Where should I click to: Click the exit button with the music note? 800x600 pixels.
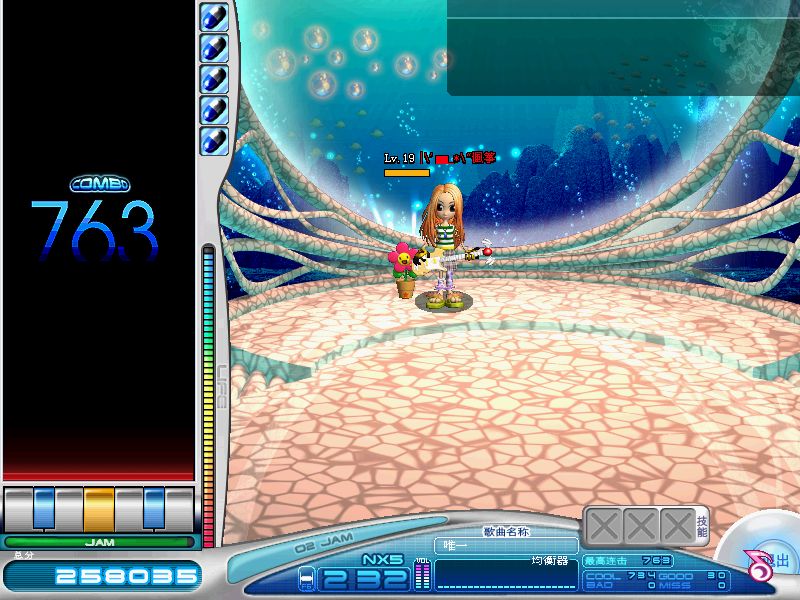pos(768,563)
